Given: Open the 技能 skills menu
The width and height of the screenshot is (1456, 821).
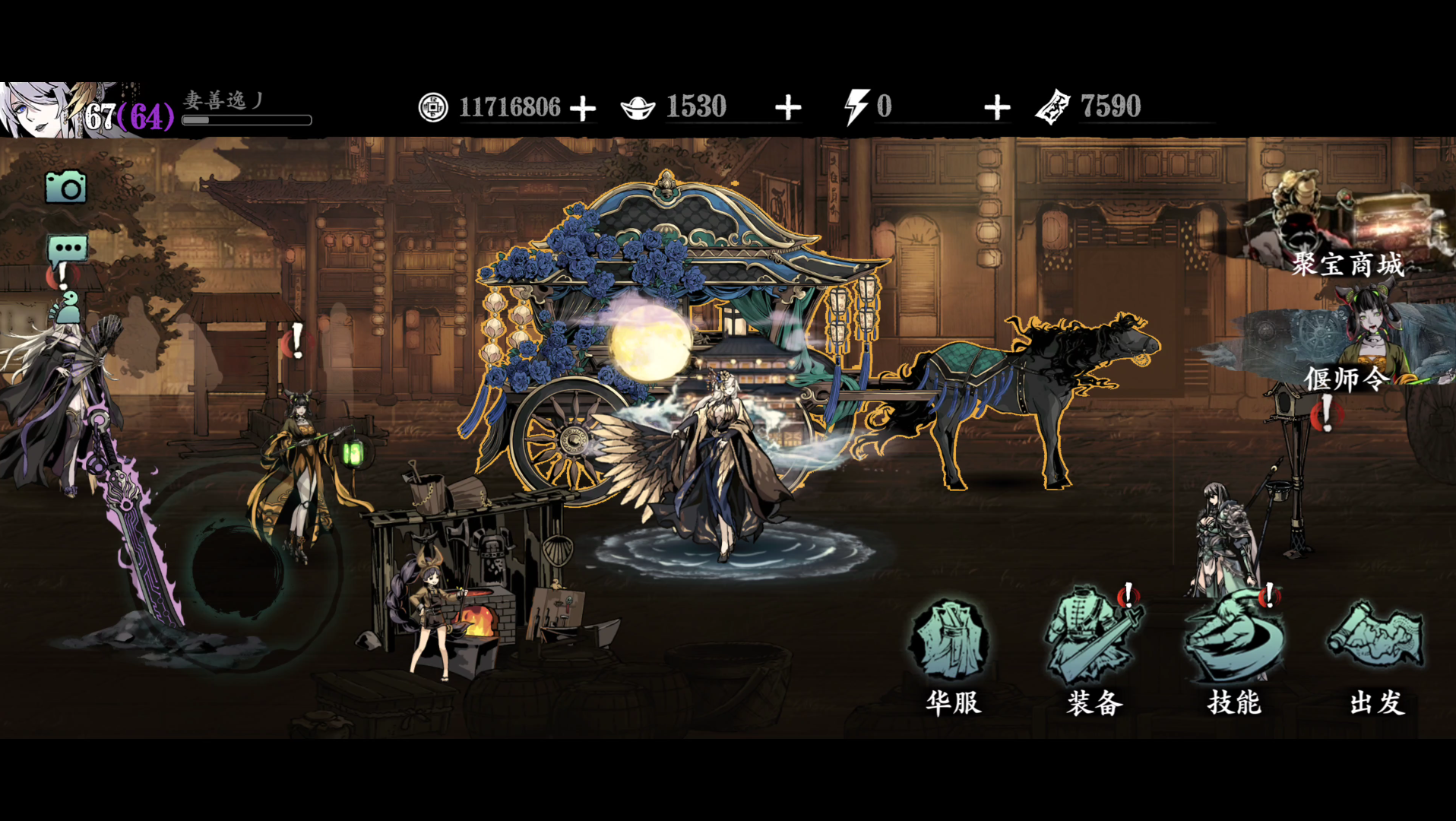Looking at the screenshot, I should (1234, 655).
